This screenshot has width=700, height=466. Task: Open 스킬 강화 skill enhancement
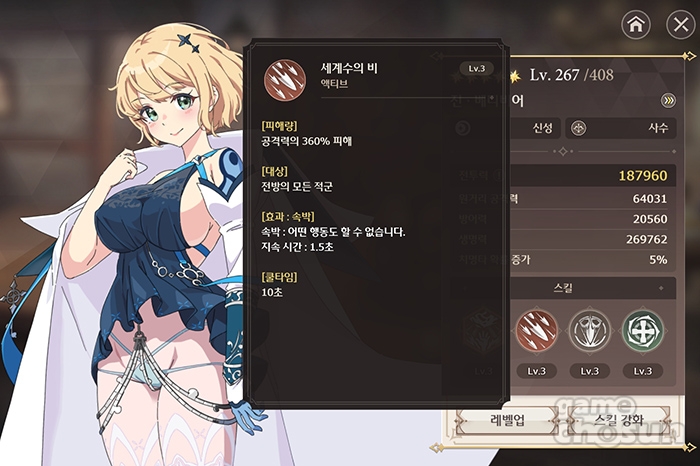point(618,419)
